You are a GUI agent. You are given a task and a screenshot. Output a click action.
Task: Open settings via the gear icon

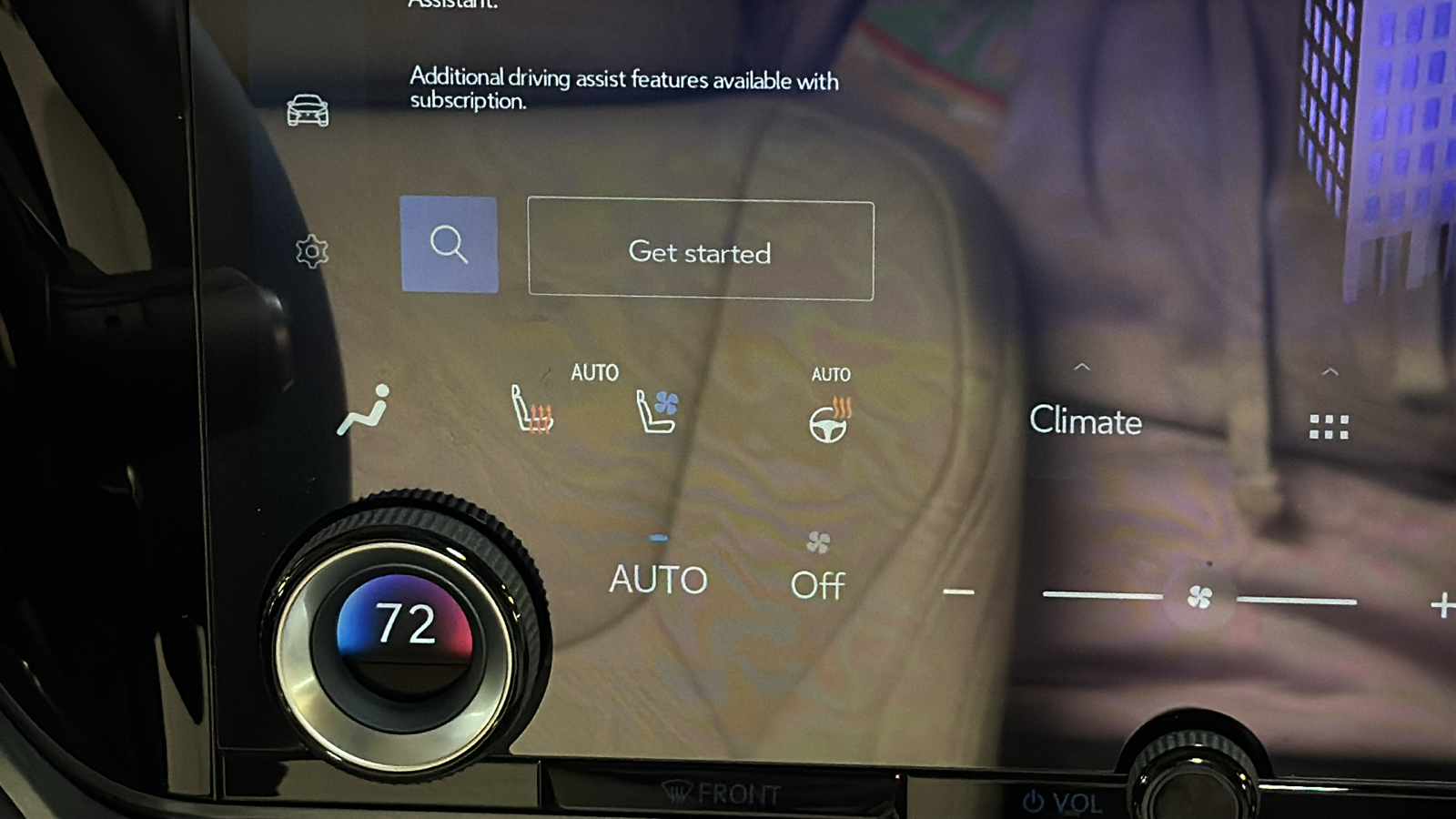(311, 250)
